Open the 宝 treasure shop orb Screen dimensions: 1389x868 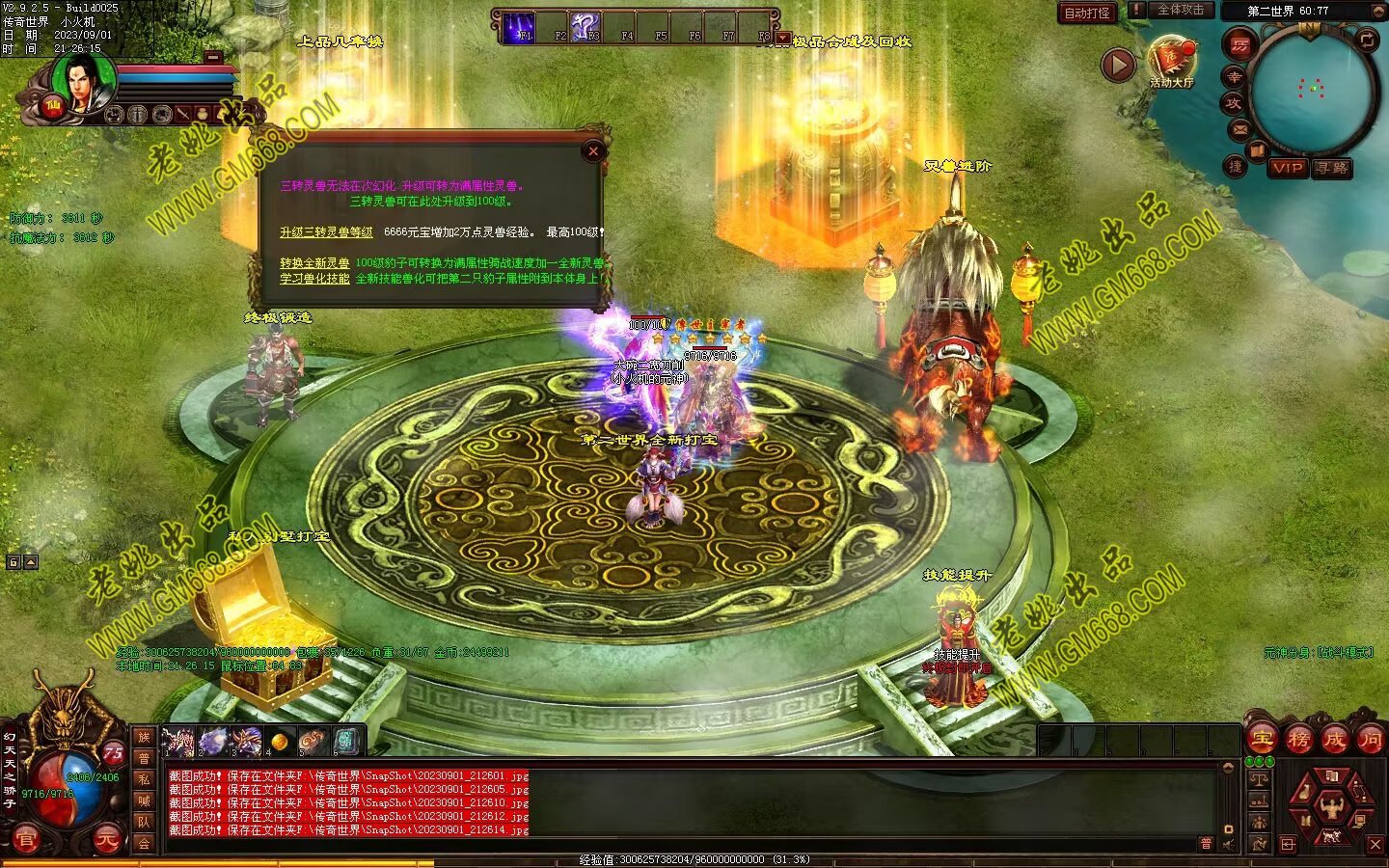[x=1262, y=741]
